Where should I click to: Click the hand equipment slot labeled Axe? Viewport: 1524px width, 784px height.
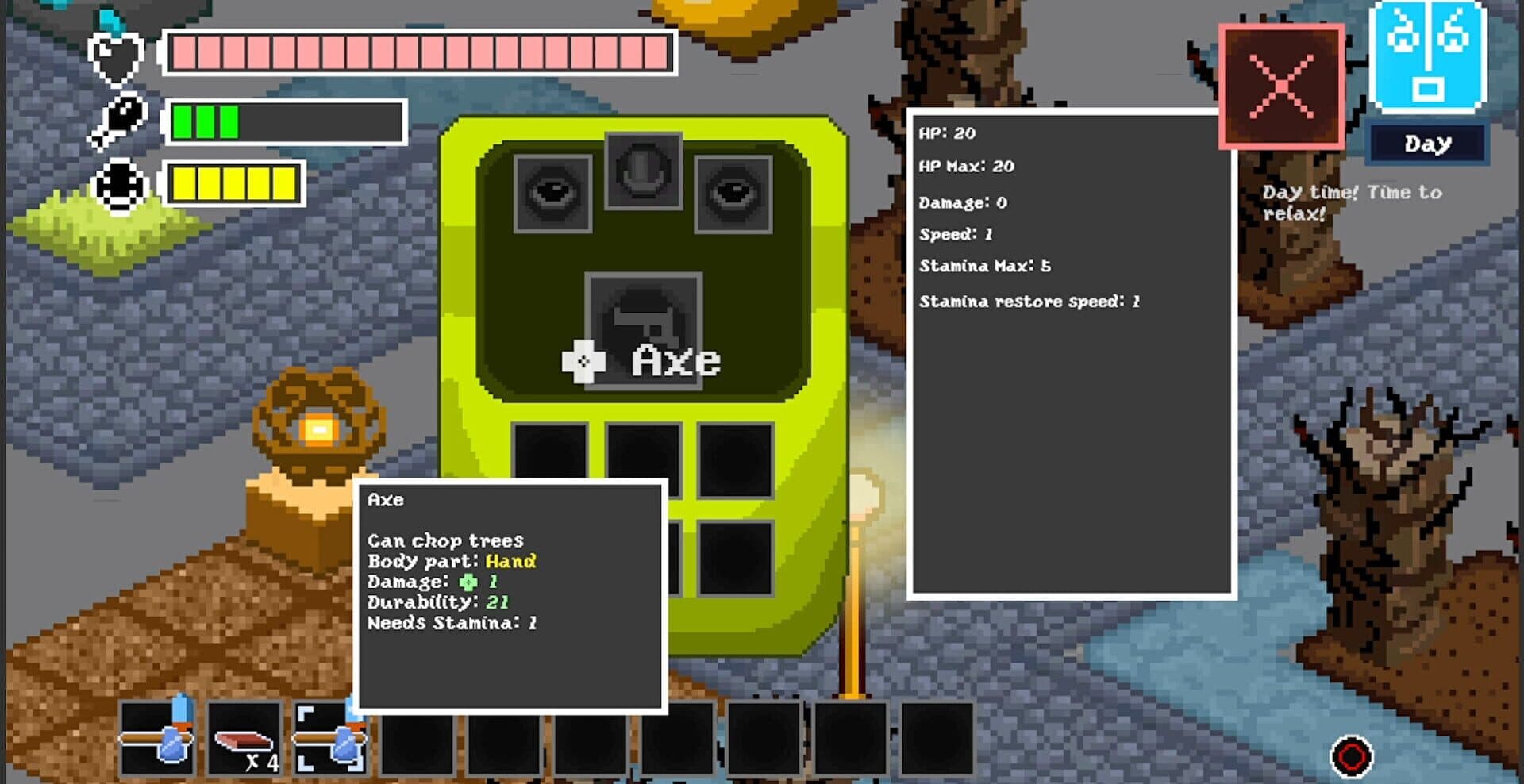click(644, 328)
